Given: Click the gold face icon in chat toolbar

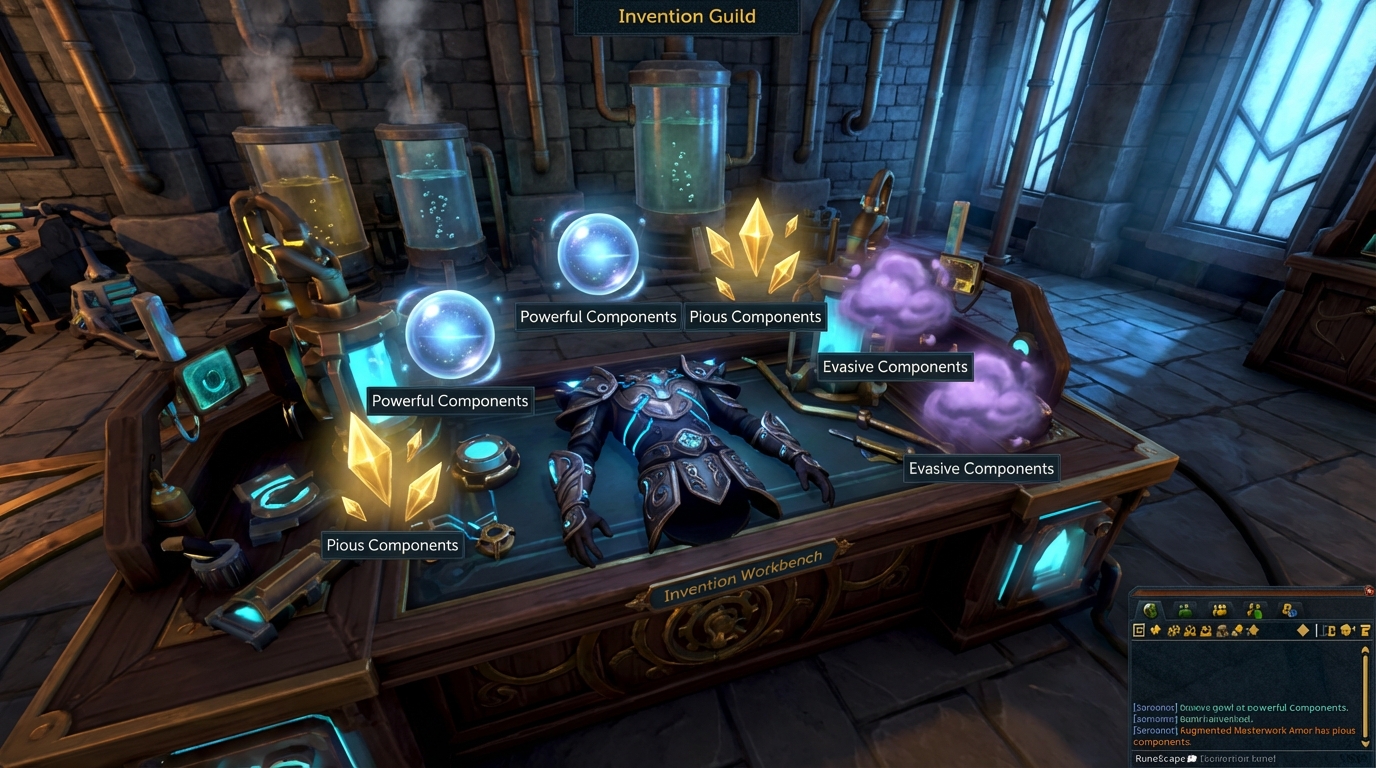Looking at the screenshot, I should 1346,631.
